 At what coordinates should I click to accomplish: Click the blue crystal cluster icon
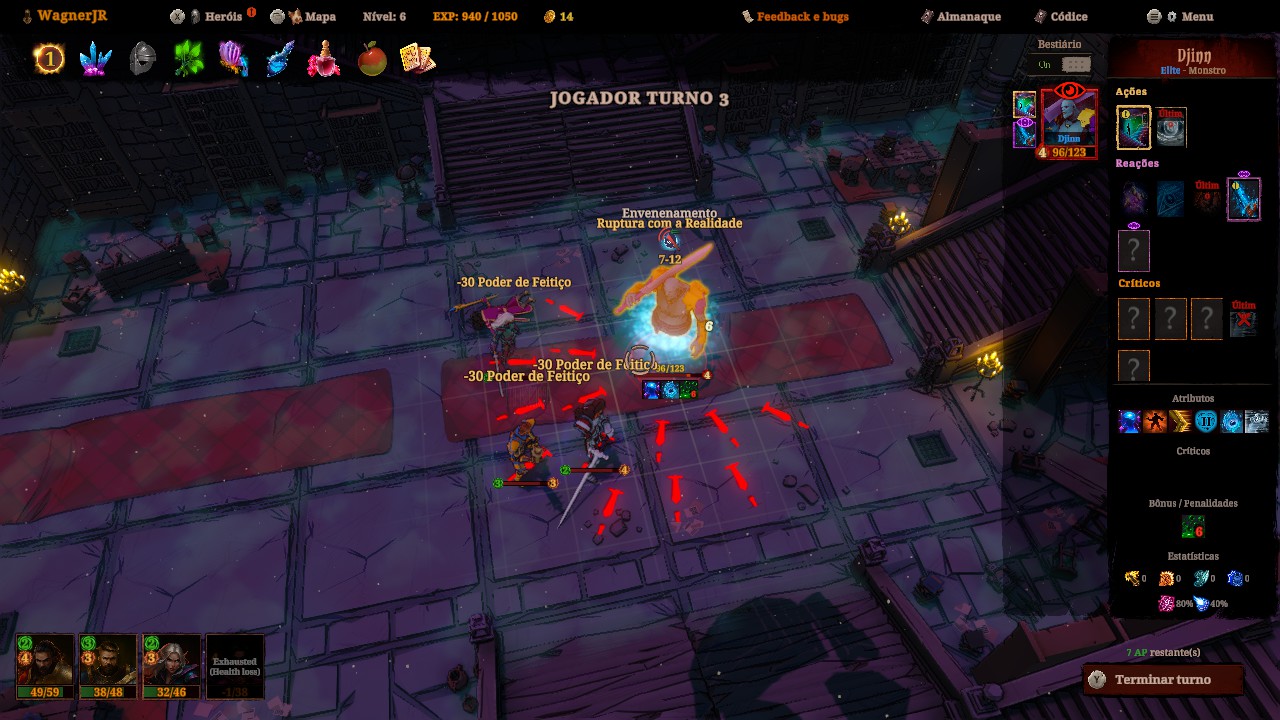[95, 59]
